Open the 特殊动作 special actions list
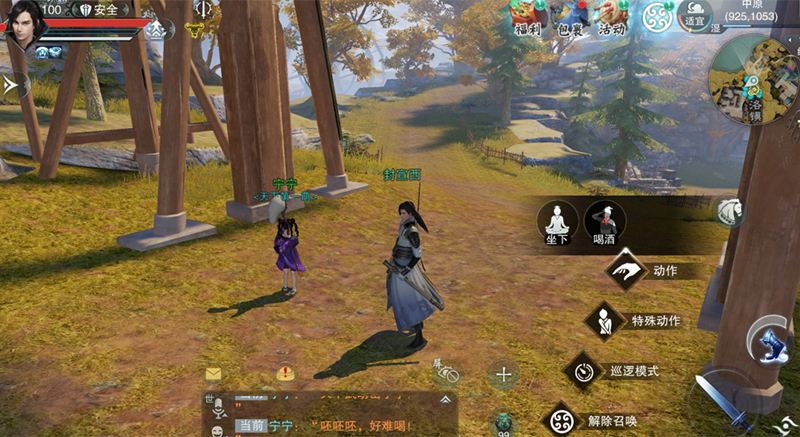Image resolution: width=800 pixels, height=437 pixels. (x=605, y=321)
